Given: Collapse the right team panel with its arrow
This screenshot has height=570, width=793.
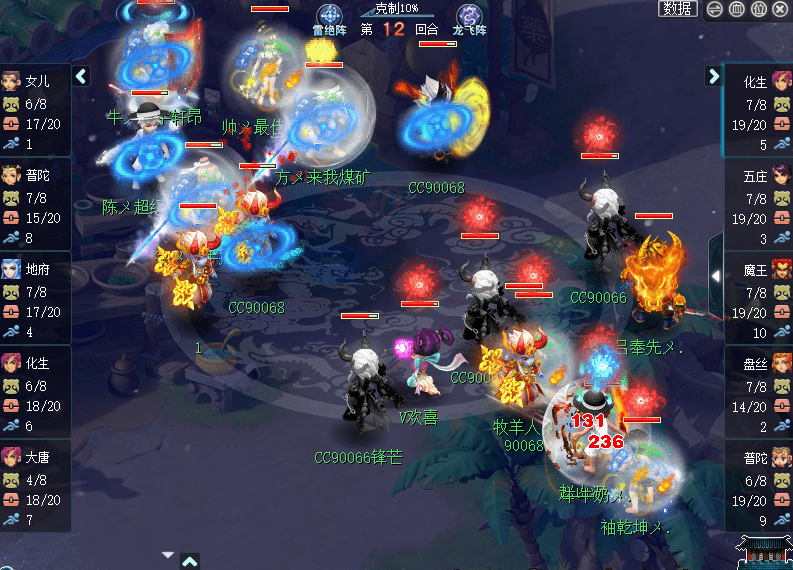Looking at the screenshot, I should (x=713, y=76).
